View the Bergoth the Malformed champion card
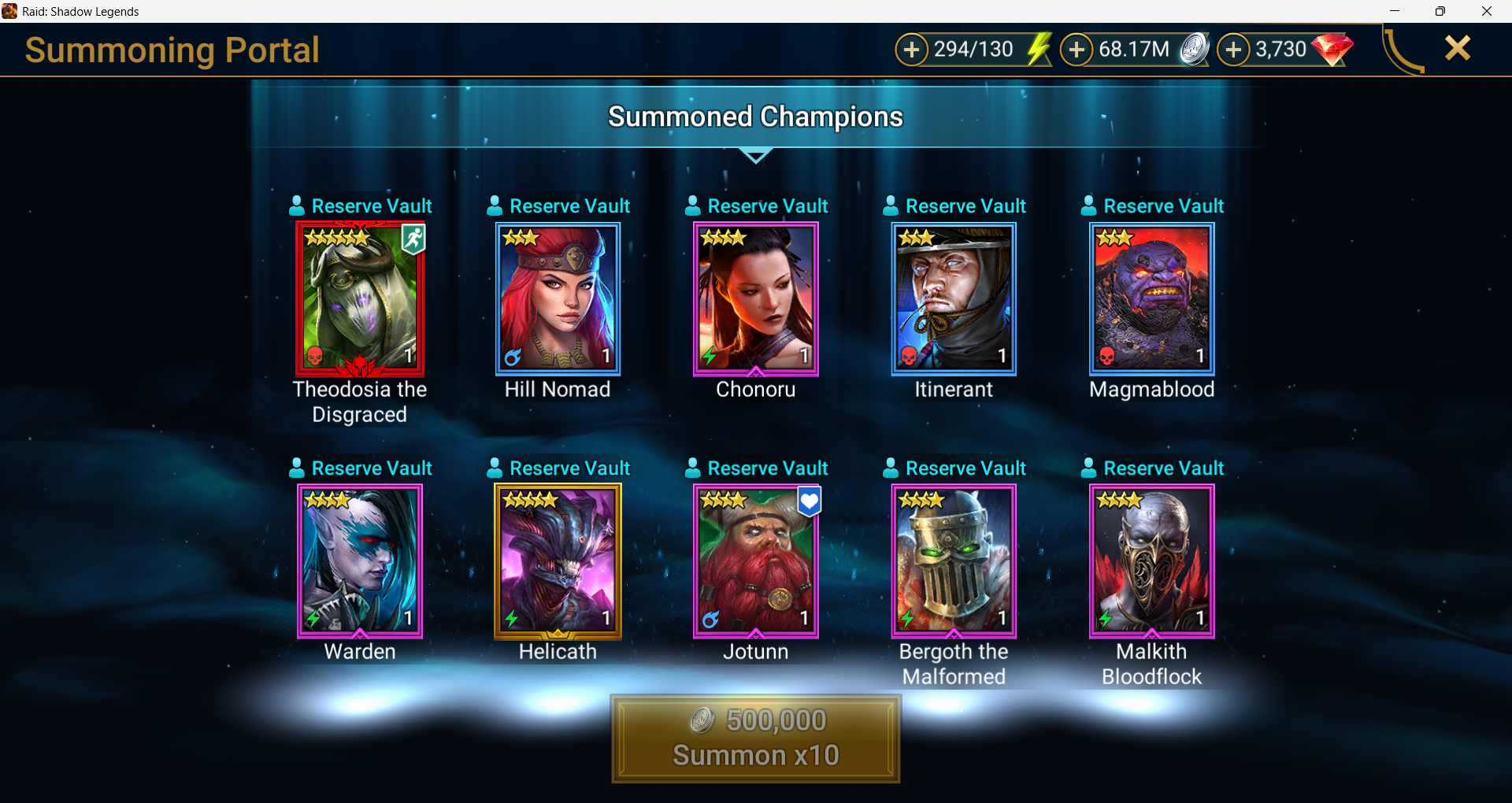Image resolution: width=1512 pixels, height=803 pixels. point(954,561)
